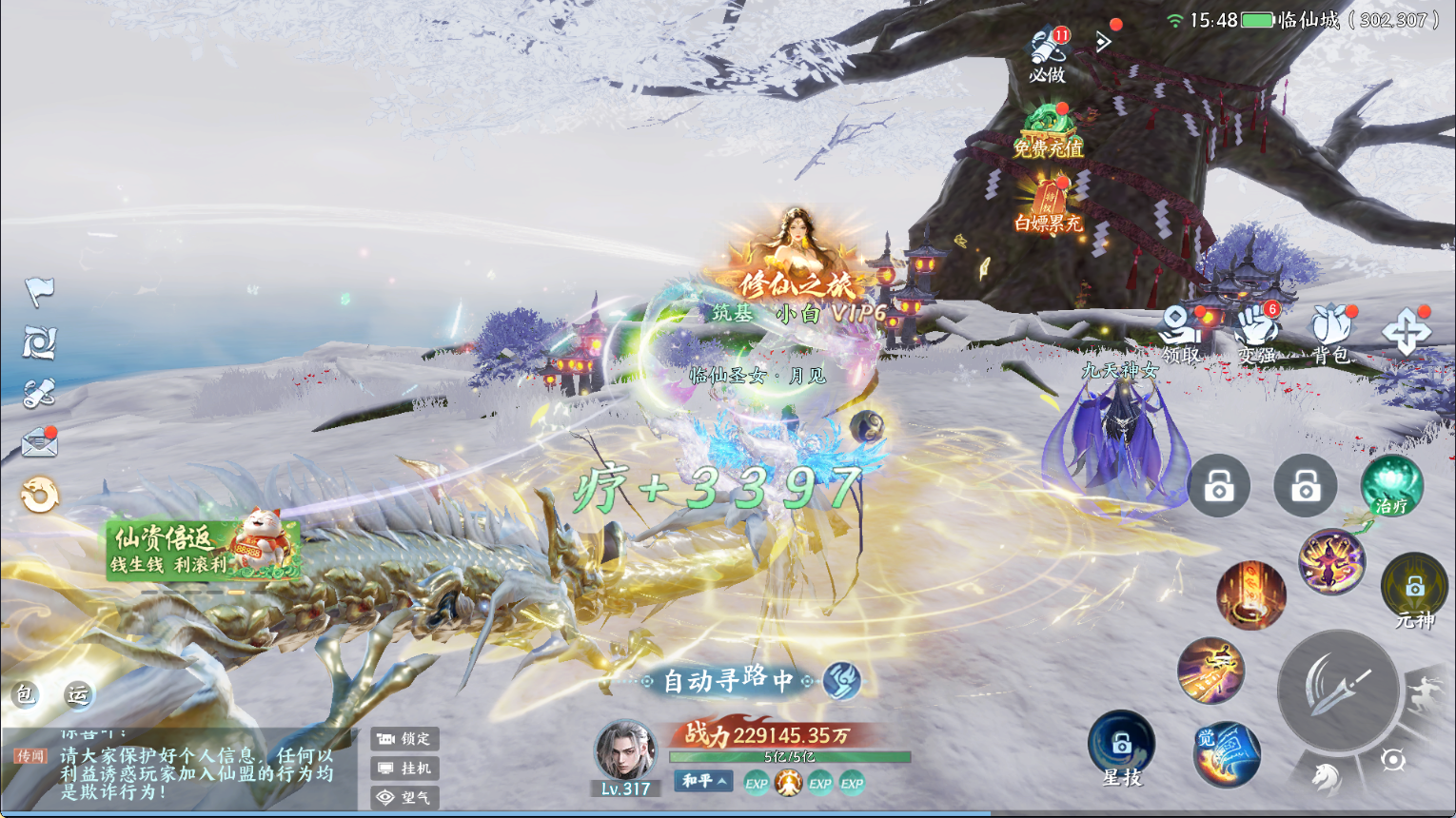
Task: Open the 免费充值 free recharge offer
Action: pyautogui.click(x=1048, y=131)
